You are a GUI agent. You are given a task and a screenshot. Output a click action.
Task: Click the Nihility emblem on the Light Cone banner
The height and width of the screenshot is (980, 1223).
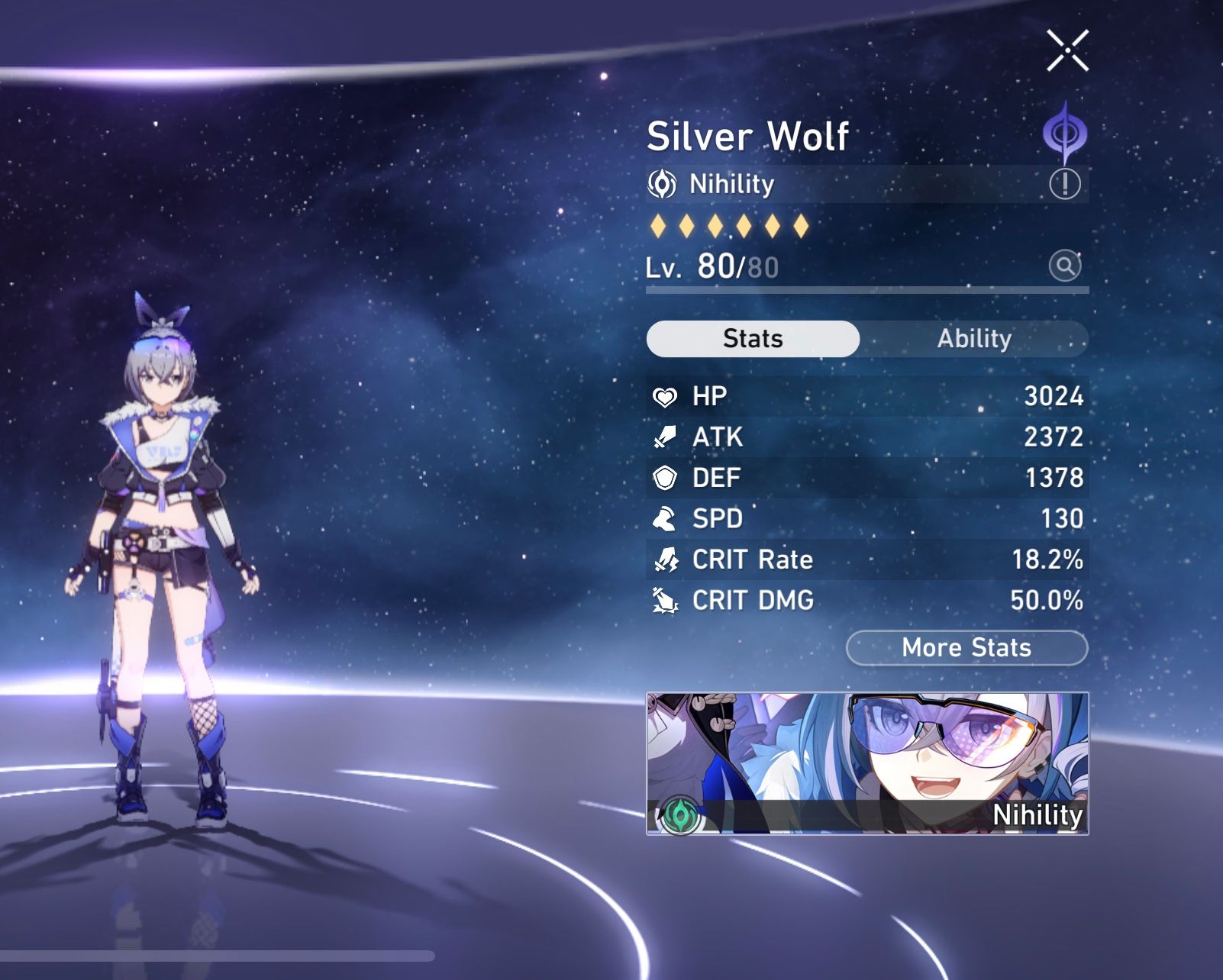[x=680, y=816]
